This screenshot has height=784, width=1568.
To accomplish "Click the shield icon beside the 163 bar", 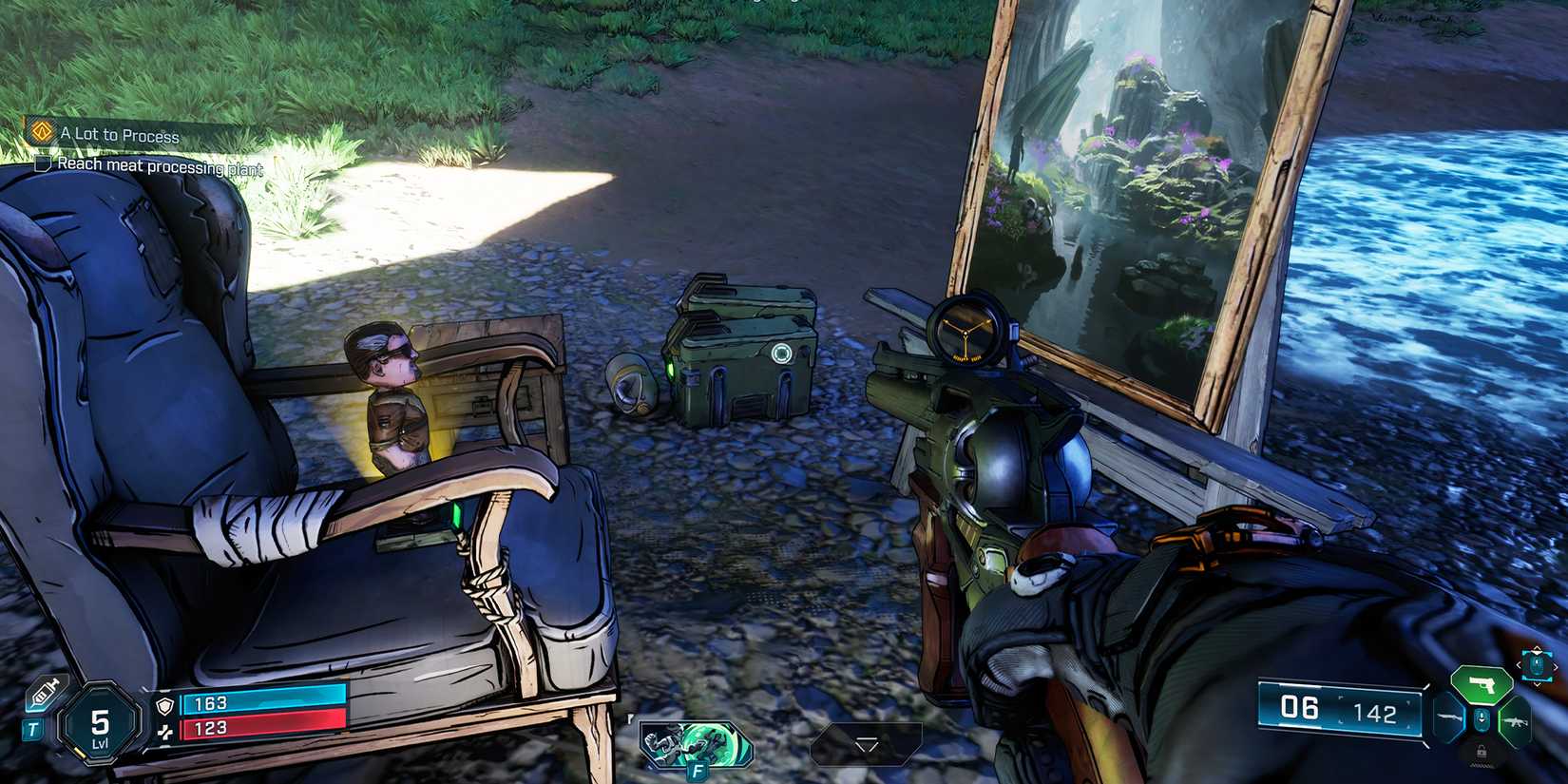I will tap(165, 705).
